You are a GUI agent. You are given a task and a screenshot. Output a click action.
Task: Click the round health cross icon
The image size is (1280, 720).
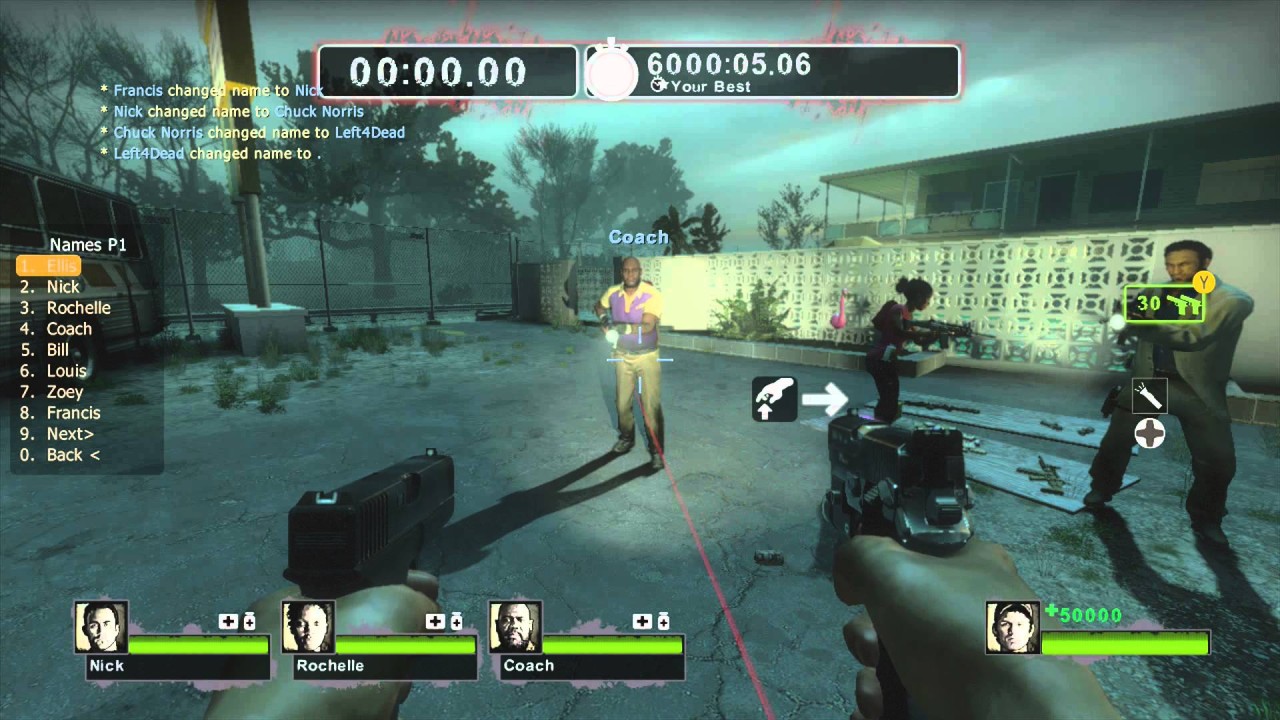pyautogui.click(x=1150, y=434)
